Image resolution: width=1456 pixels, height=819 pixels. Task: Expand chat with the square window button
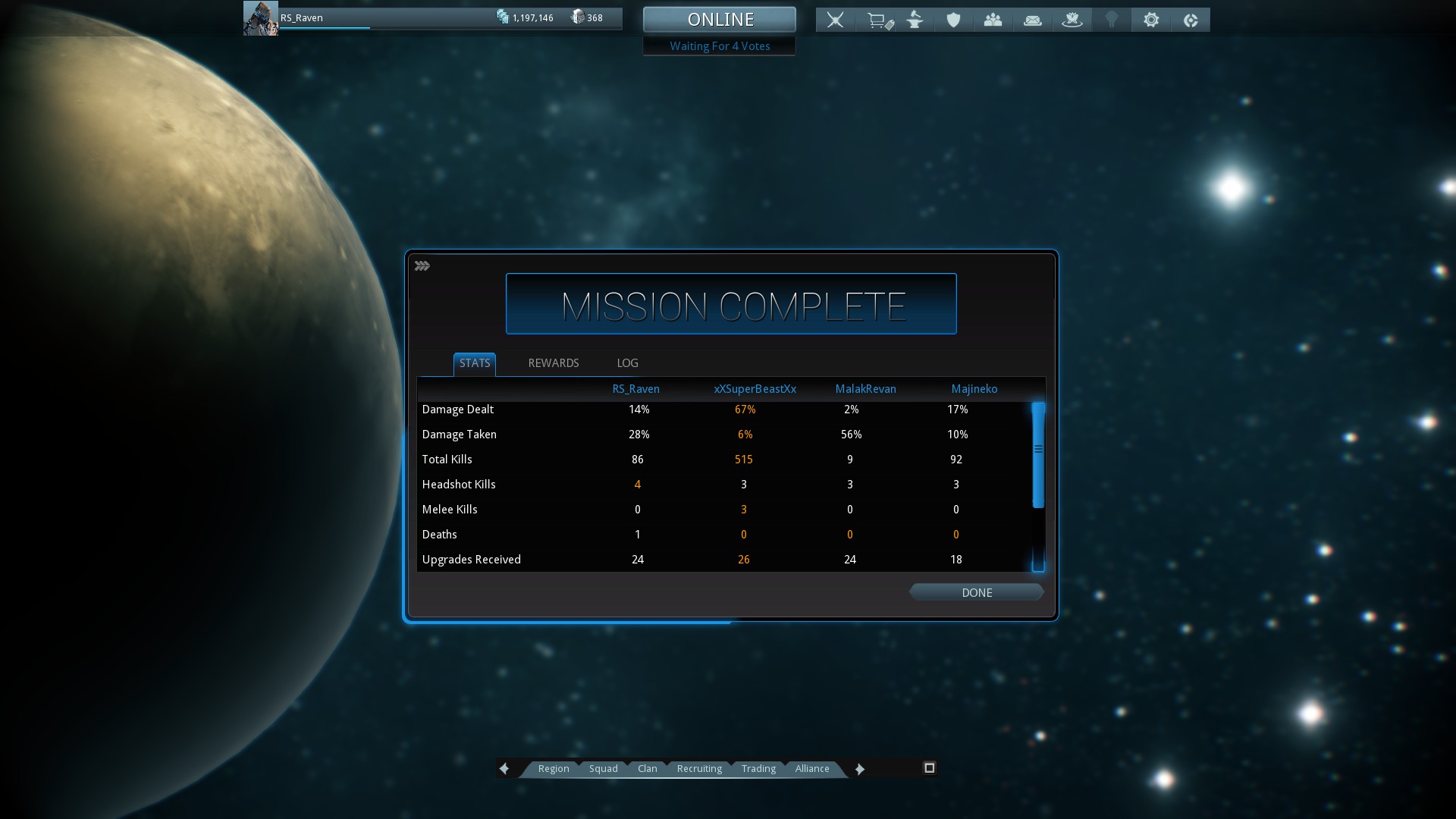click(930, 768)
